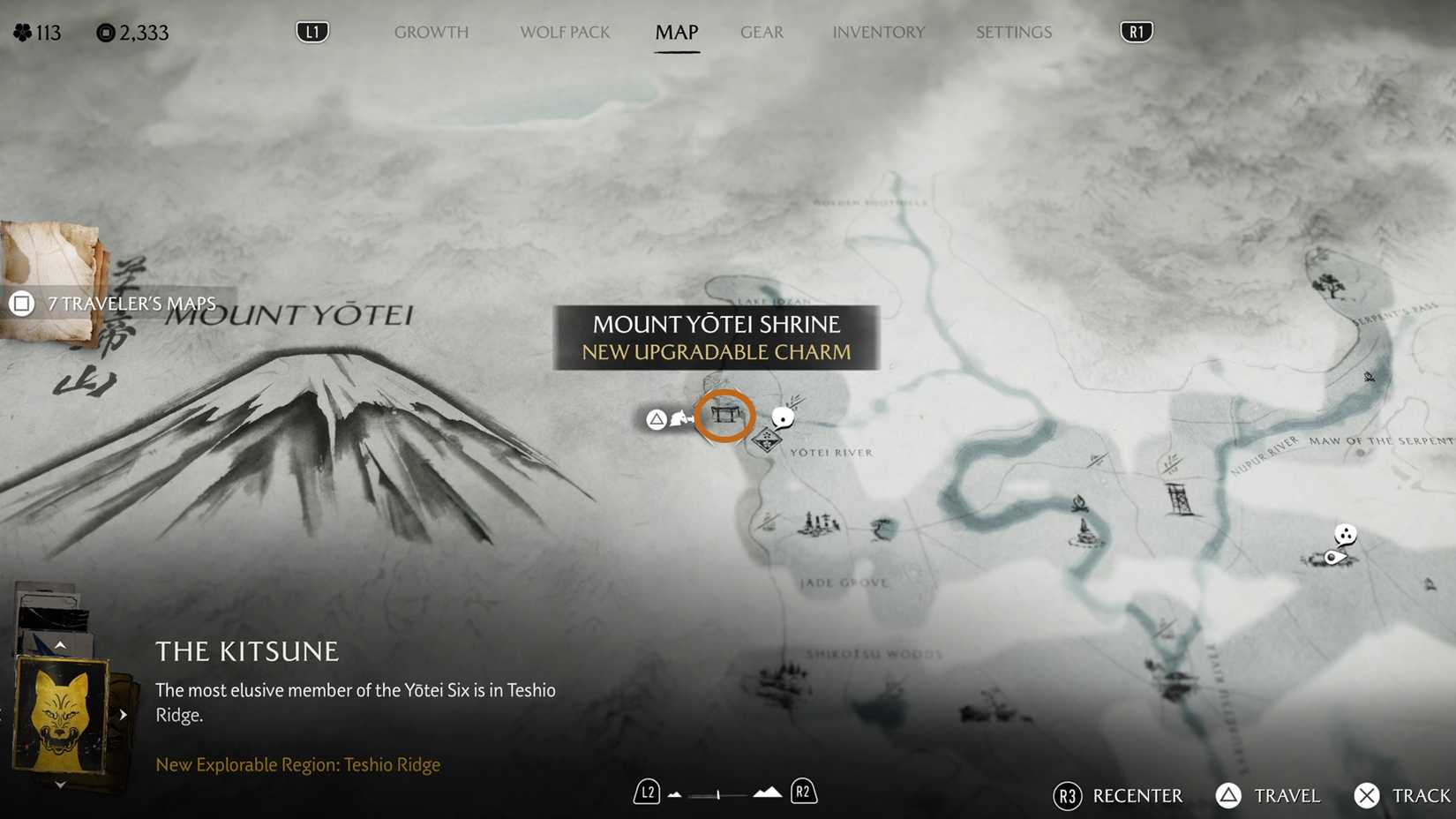Switch to the GEAR tab
Screen dimensions: 1456x819
(762, 32)
